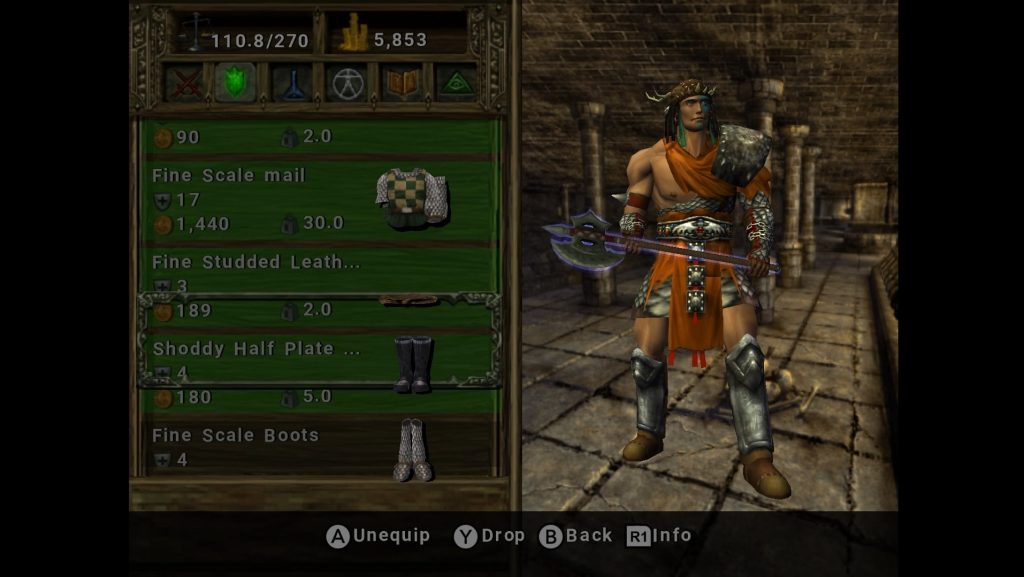Open the orange book tab
The image size is (1024, 577).
pyautogui.click(x=402, y=83)
